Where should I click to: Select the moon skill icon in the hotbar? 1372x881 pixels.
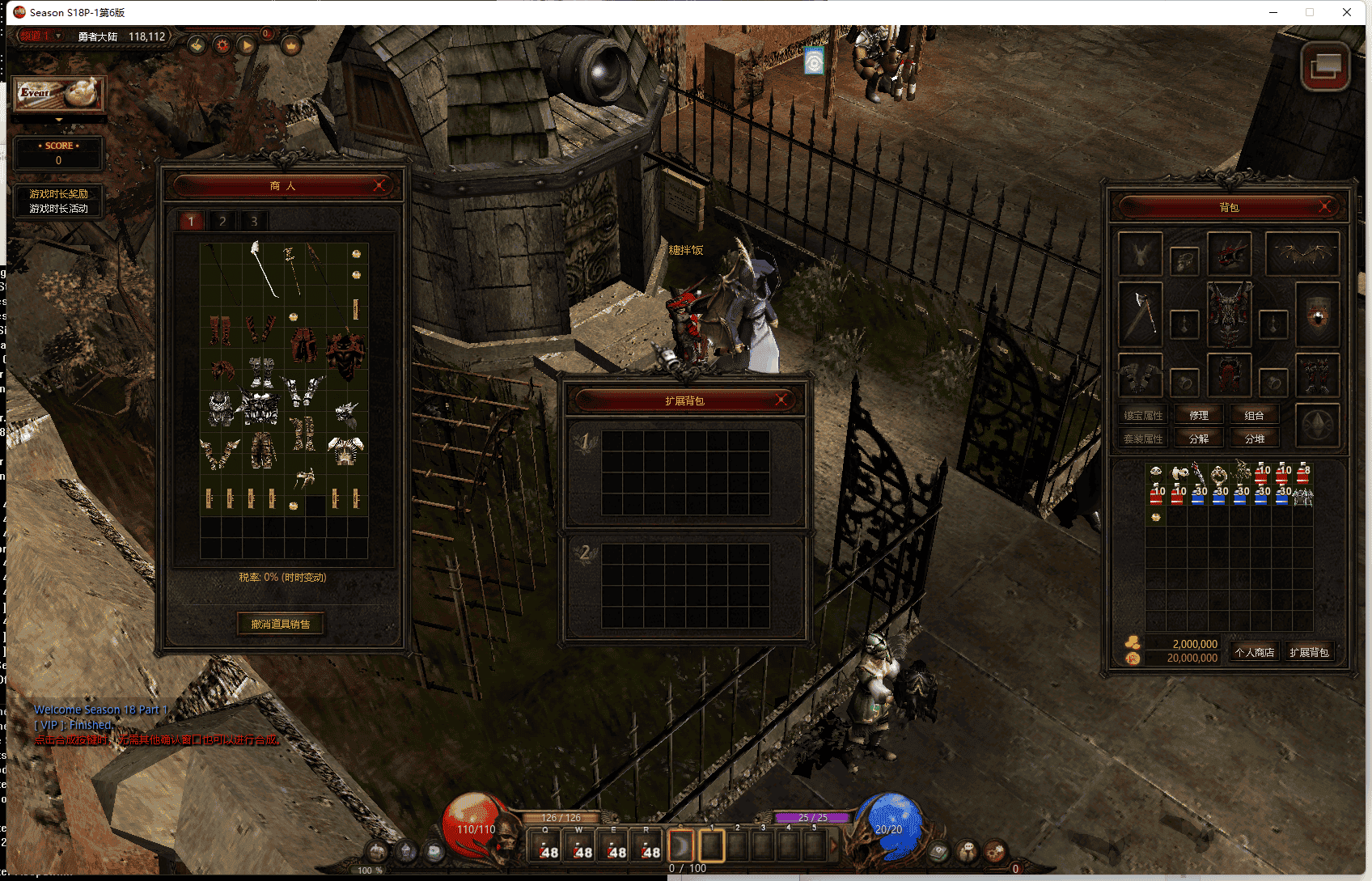[x=680, y=845]
